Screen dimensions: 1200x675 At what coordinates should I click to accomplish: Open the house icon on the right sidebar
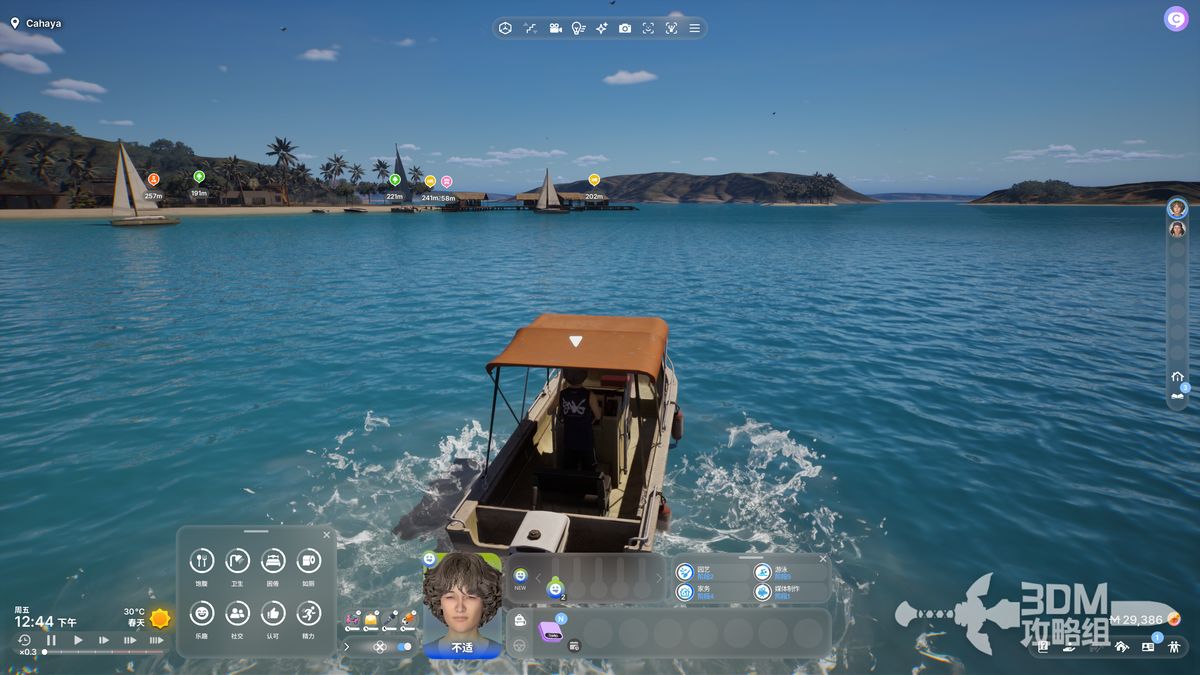coord(1177,376)
